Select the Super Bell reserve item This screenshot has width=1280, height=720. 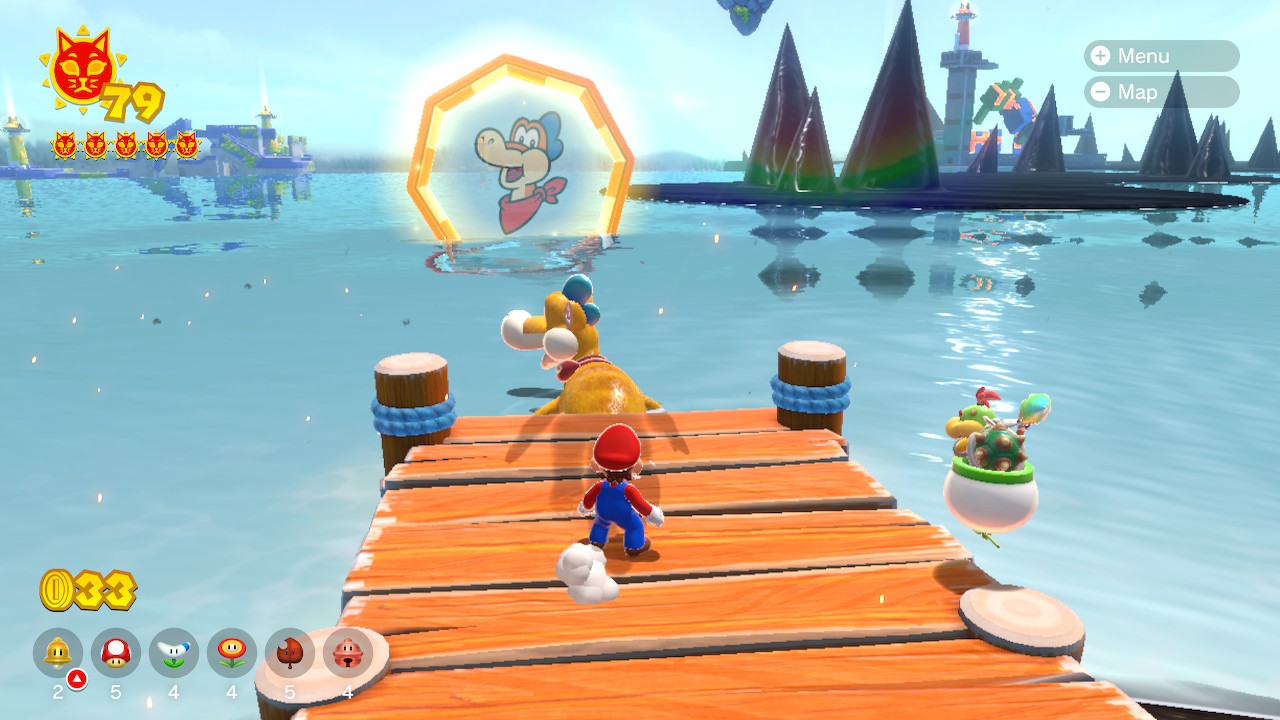pos(58,653)
